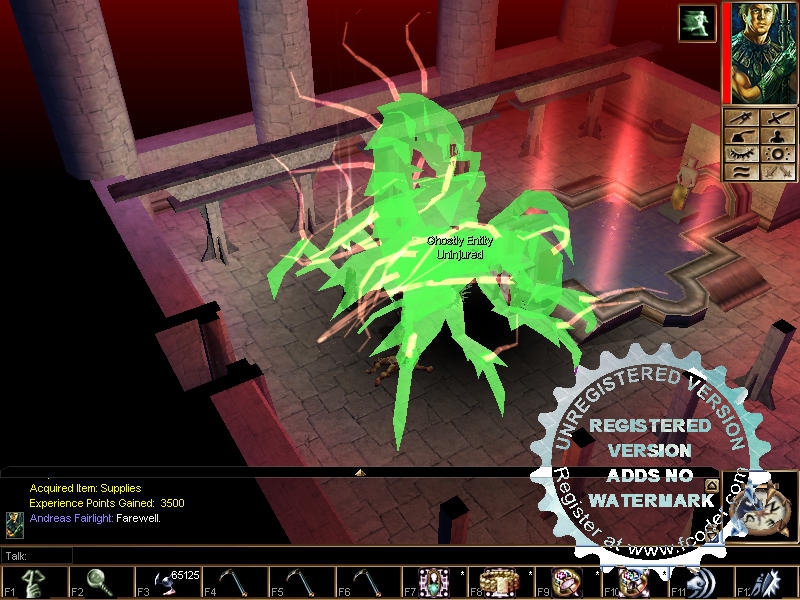Click the crossed swords panel button
The image size is (800, 600).
[x=778, y=173]
